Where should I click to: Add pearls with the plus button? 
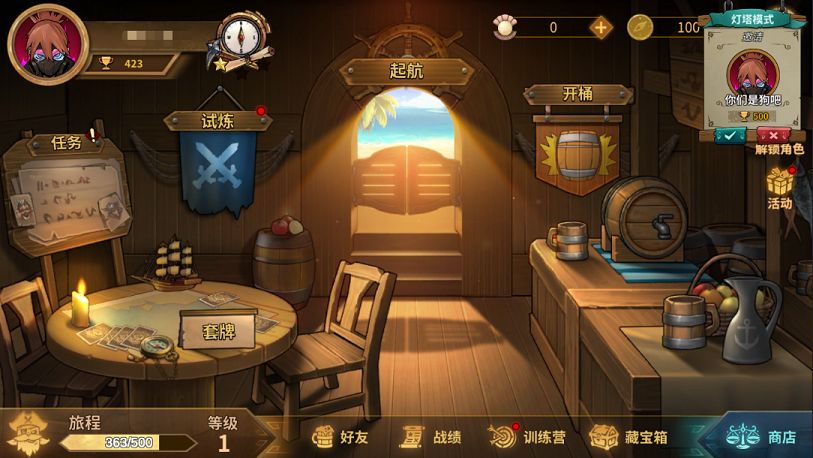point(601,28)
